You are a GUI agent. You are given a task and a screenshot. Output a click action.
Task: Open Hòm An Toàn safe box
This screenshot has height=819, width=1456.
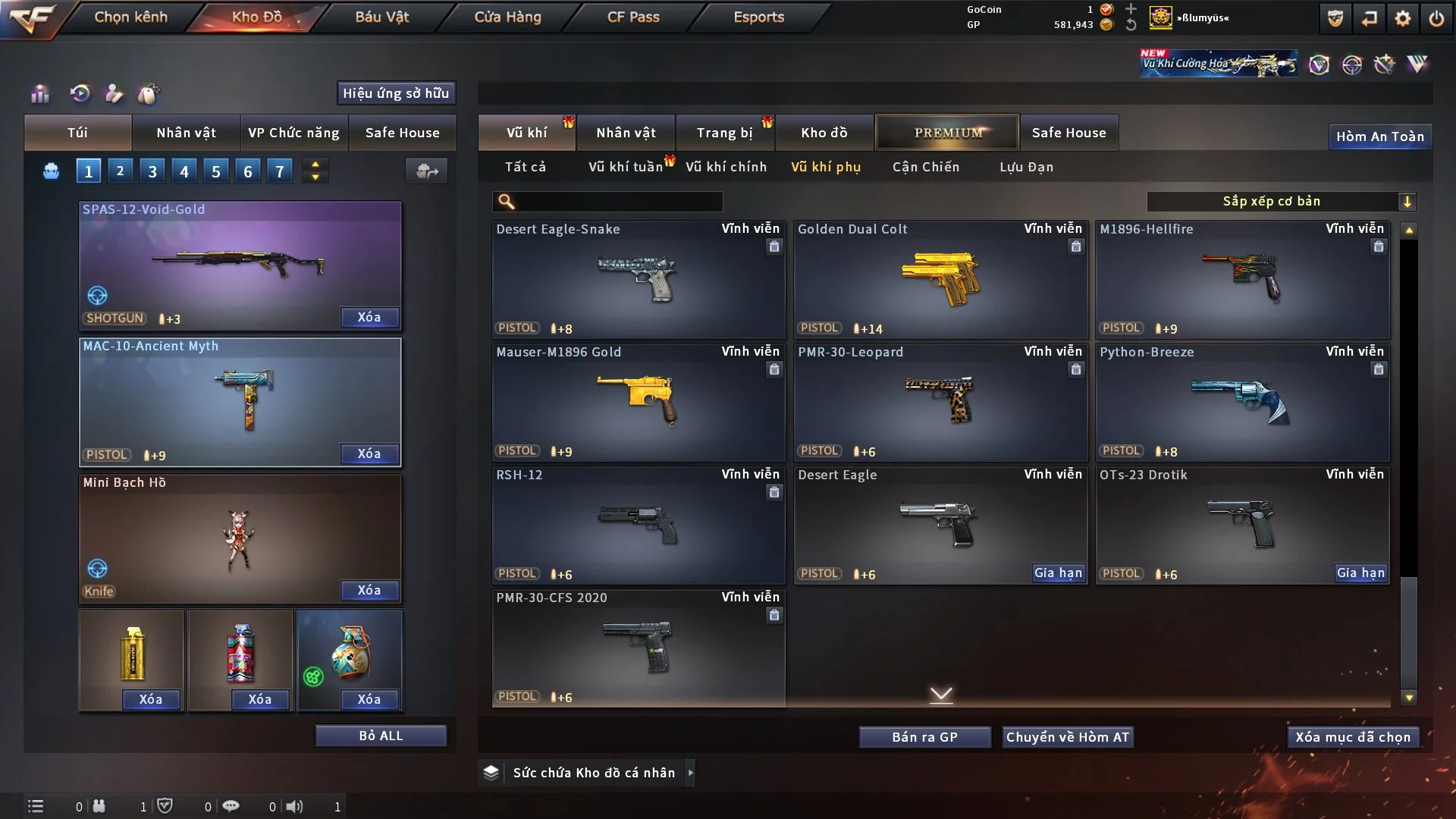click(1379, 136)
